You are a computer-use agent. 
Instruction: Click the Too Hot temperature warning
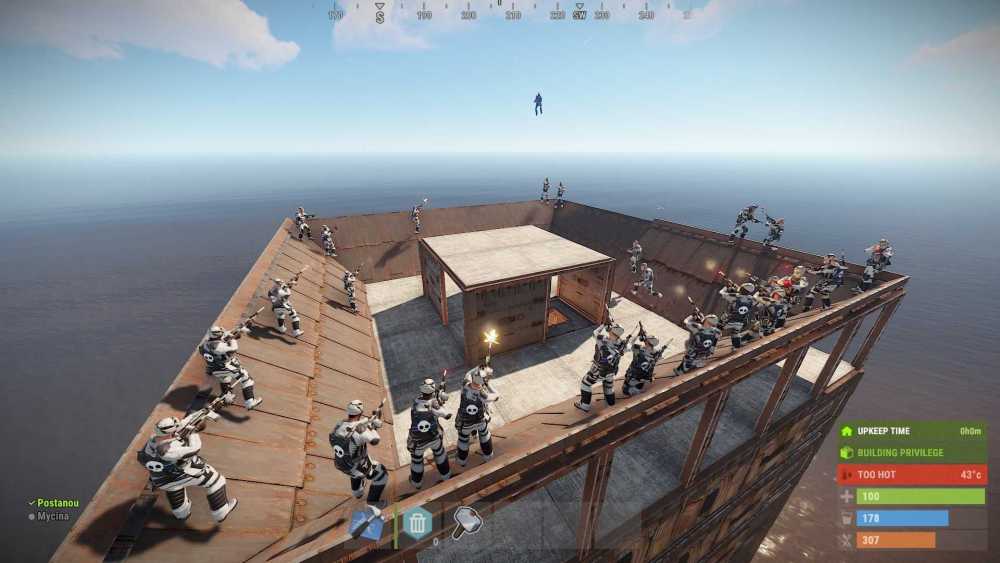[911, 474]
